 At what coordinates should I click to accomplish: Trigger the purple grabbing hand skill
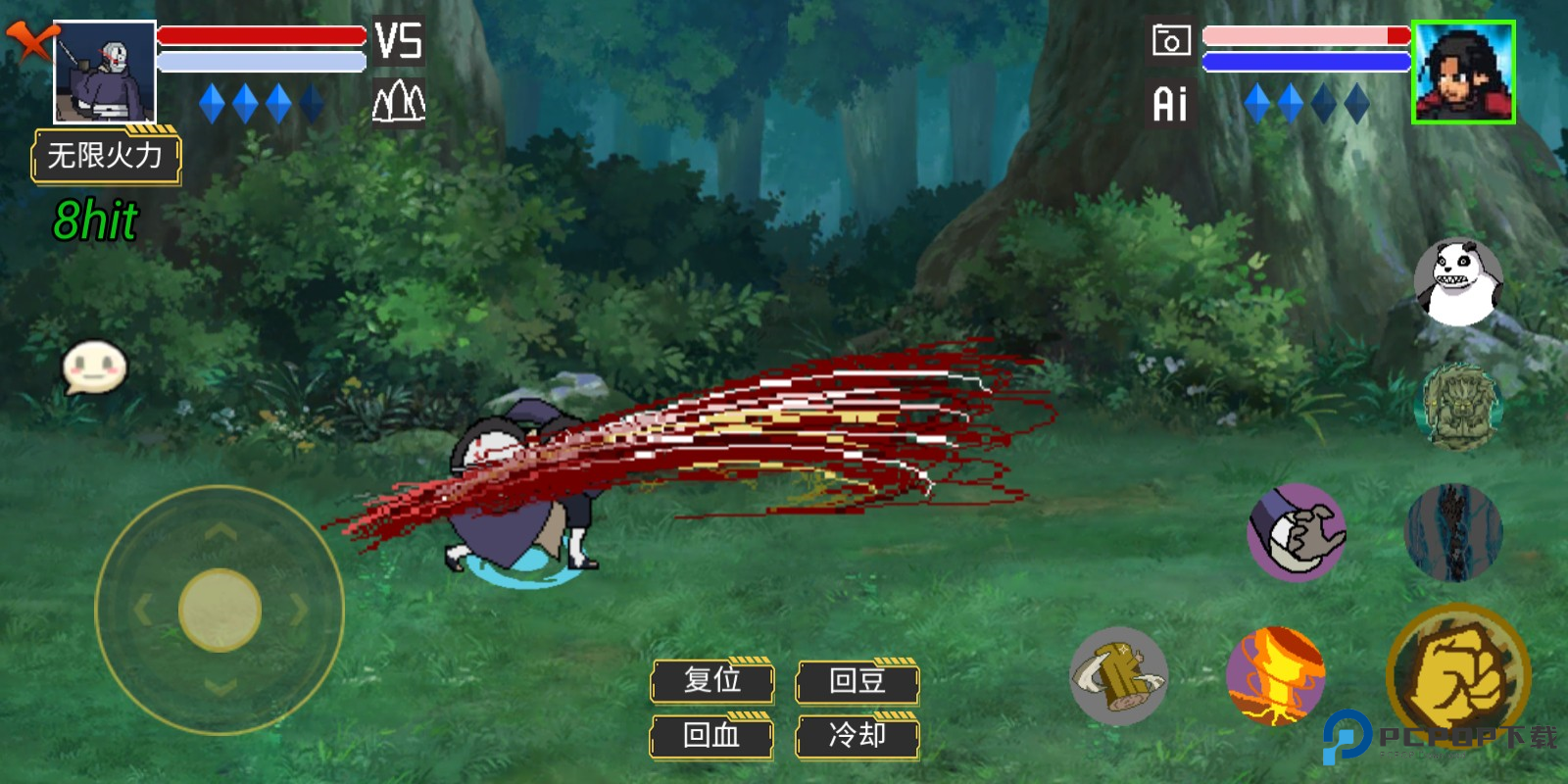point(1297,532)
